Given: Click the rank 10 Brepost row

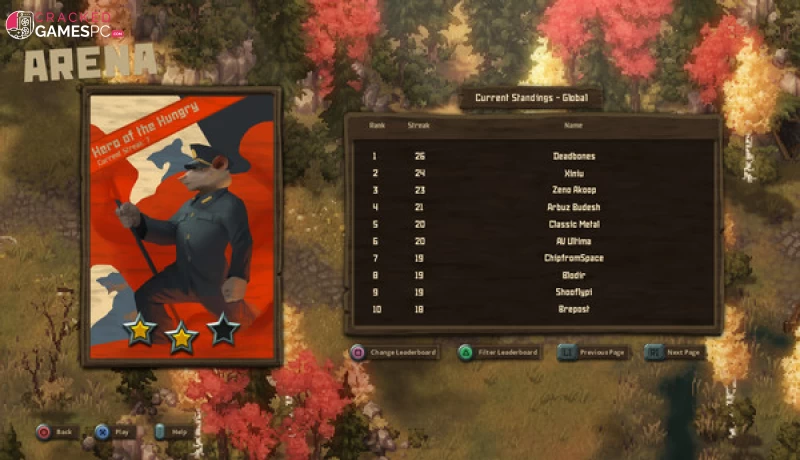Looking at the screenshot, I should point(532,309).
